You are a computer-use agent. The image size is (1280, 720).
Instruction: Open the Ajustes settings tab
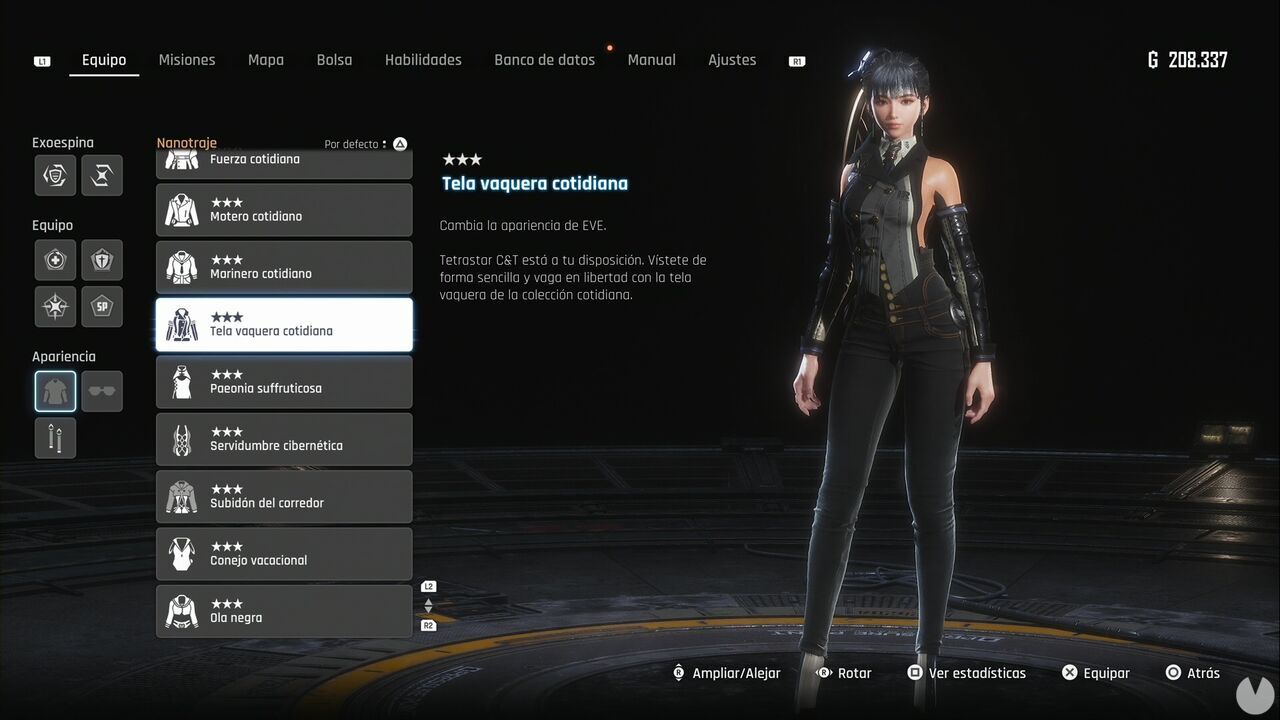click(732, 60)
